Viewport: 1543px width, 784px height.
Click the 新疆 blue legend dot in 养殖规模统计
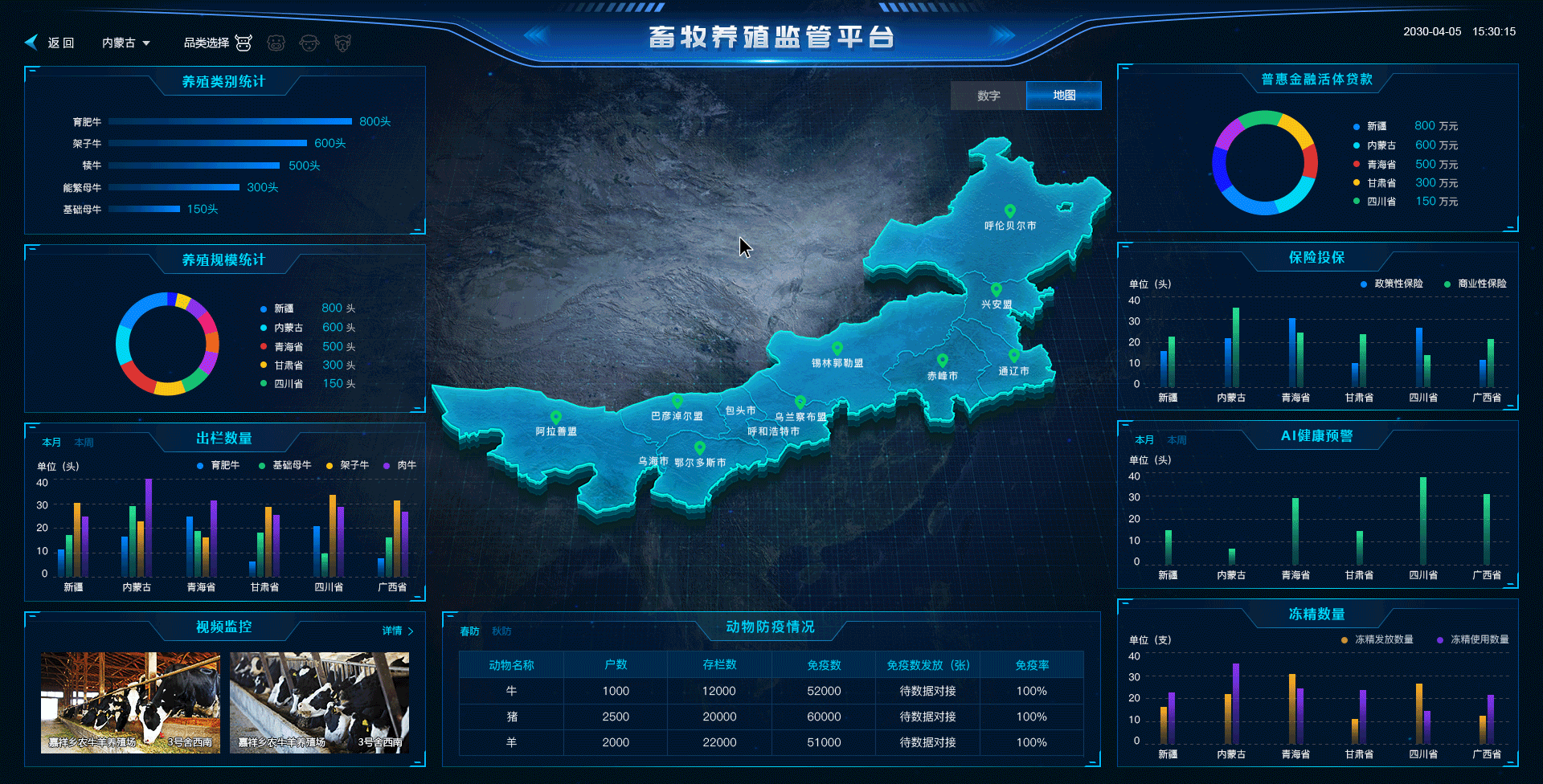[x=262, y=308]
